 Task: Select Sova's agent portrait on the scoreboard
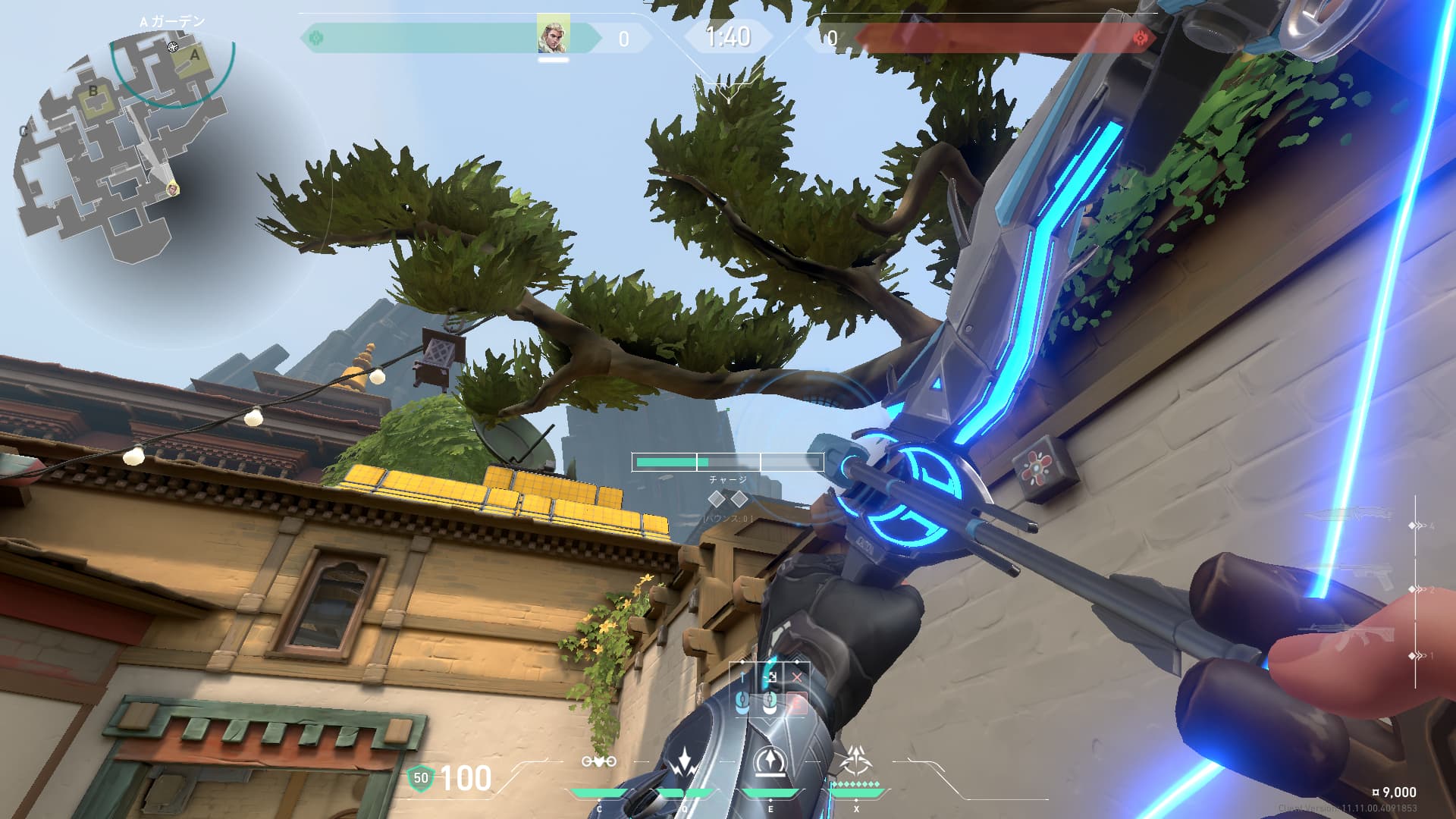point(553,36)
